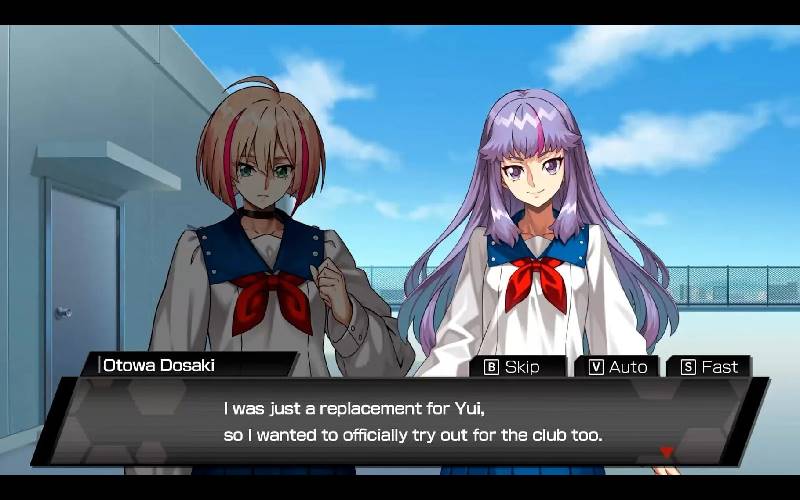Turn on Fast text mode

[709, 367]
